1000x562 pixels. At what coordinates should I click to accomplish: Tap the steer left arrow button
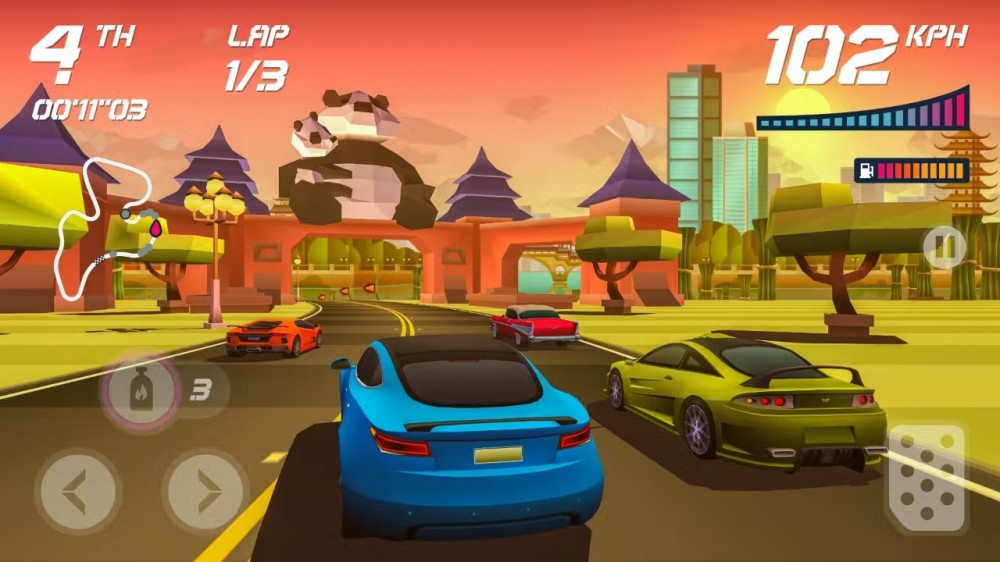click(78, 491)
